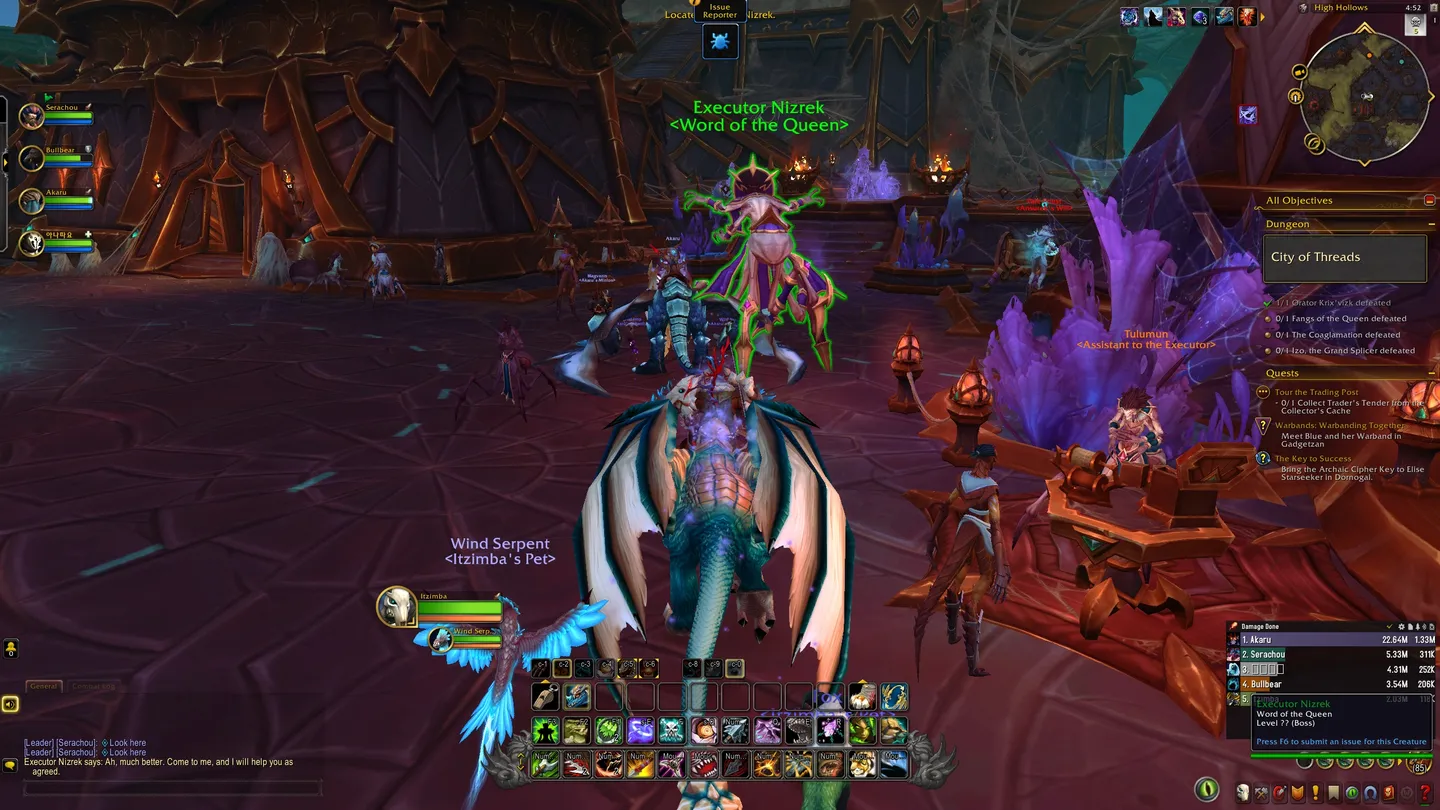Open the Professions hammer-and-pick icon
Screen dimensions: 1440x810
pos(1260,790)
